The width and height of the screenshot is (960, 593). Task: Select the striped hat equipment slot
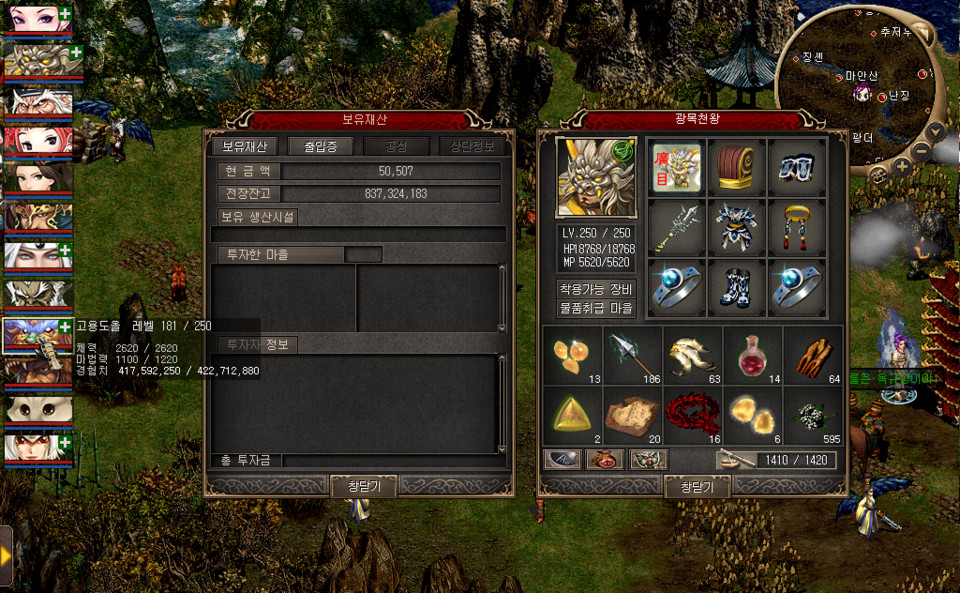(x=737, y=168)
